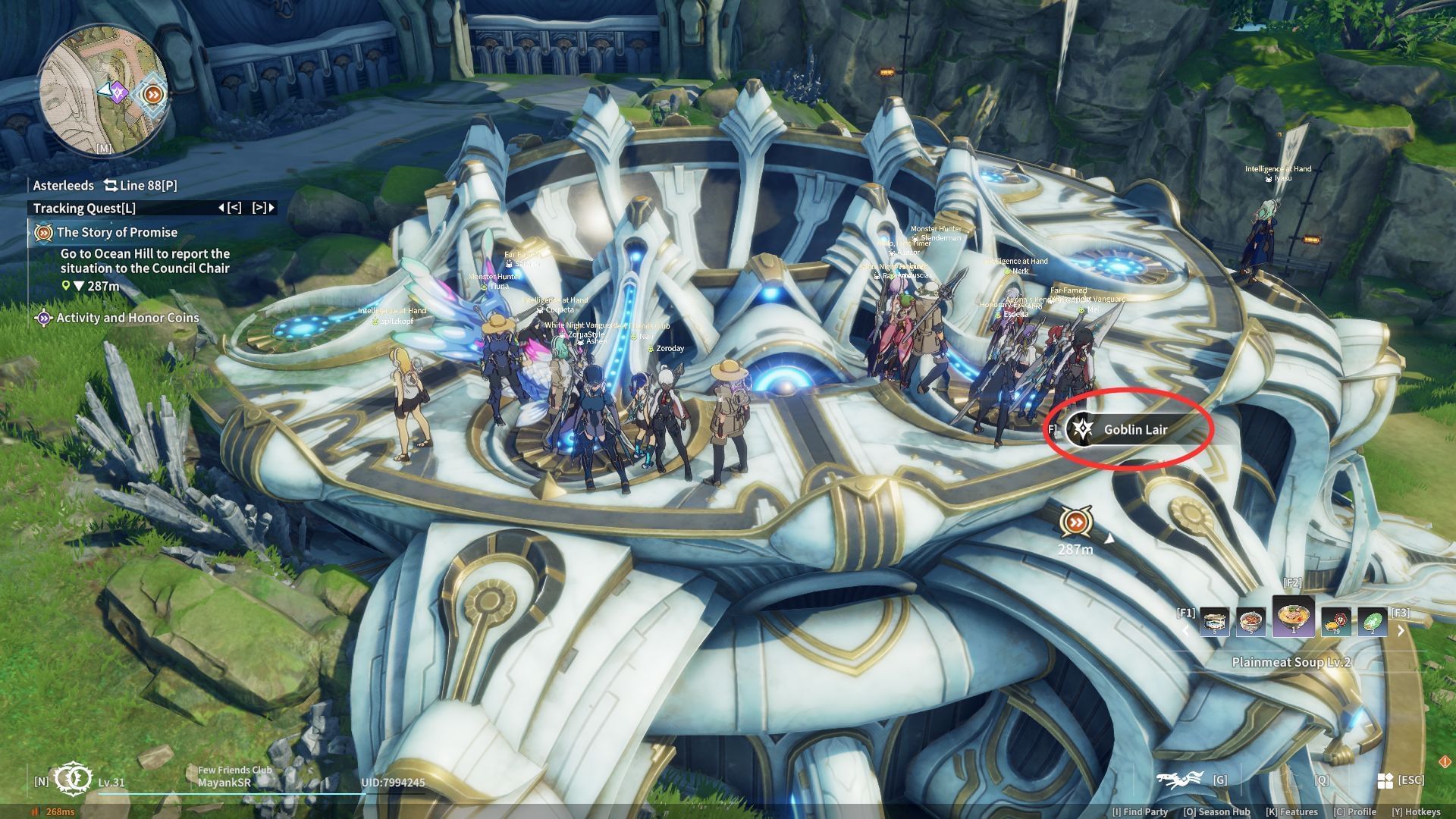Switch server line via Line 88
This screenshot has height=819, width=1456.
click(140, 186)
